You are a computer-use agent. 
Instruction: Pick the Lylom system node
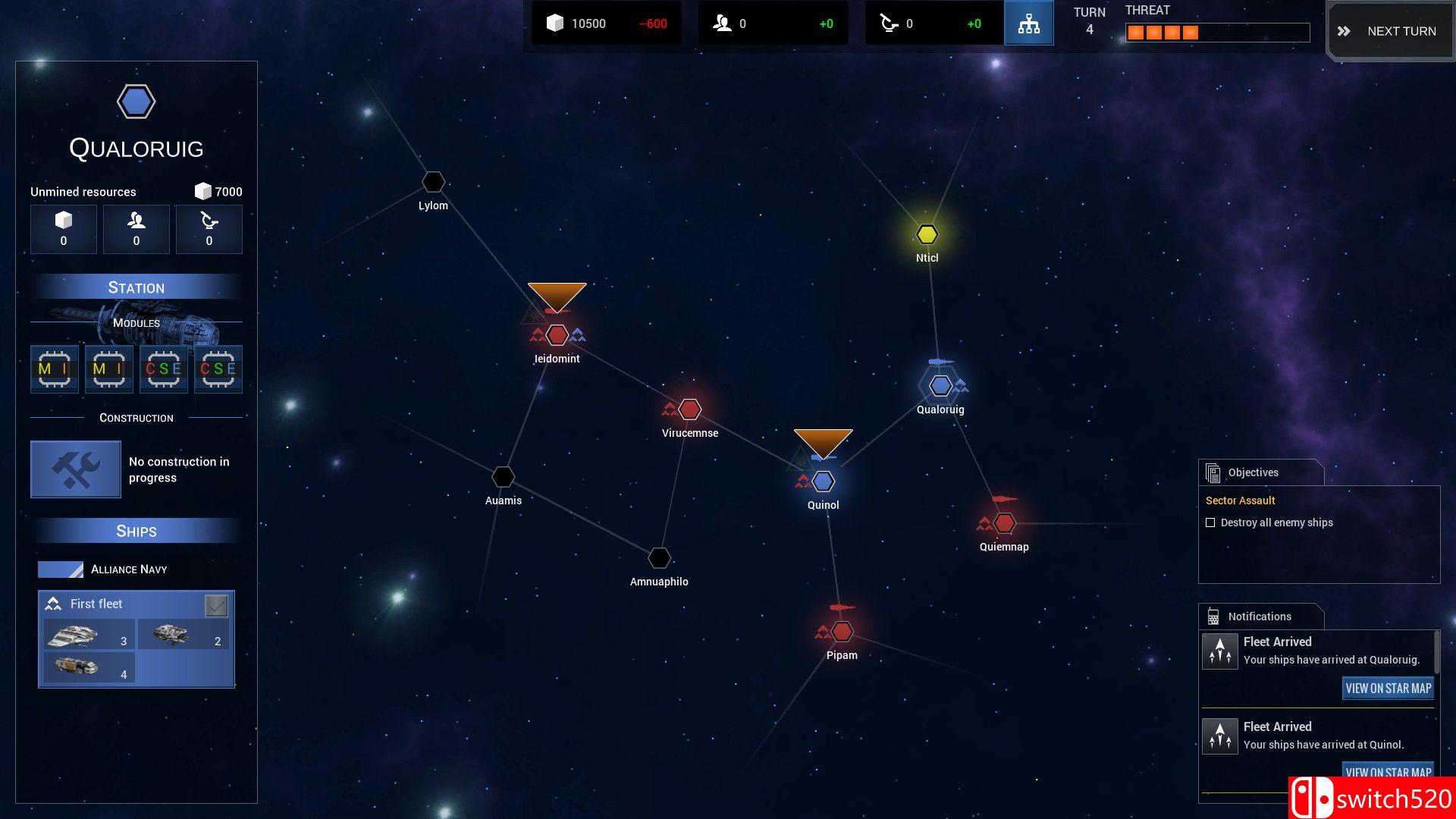click(433, 182)
